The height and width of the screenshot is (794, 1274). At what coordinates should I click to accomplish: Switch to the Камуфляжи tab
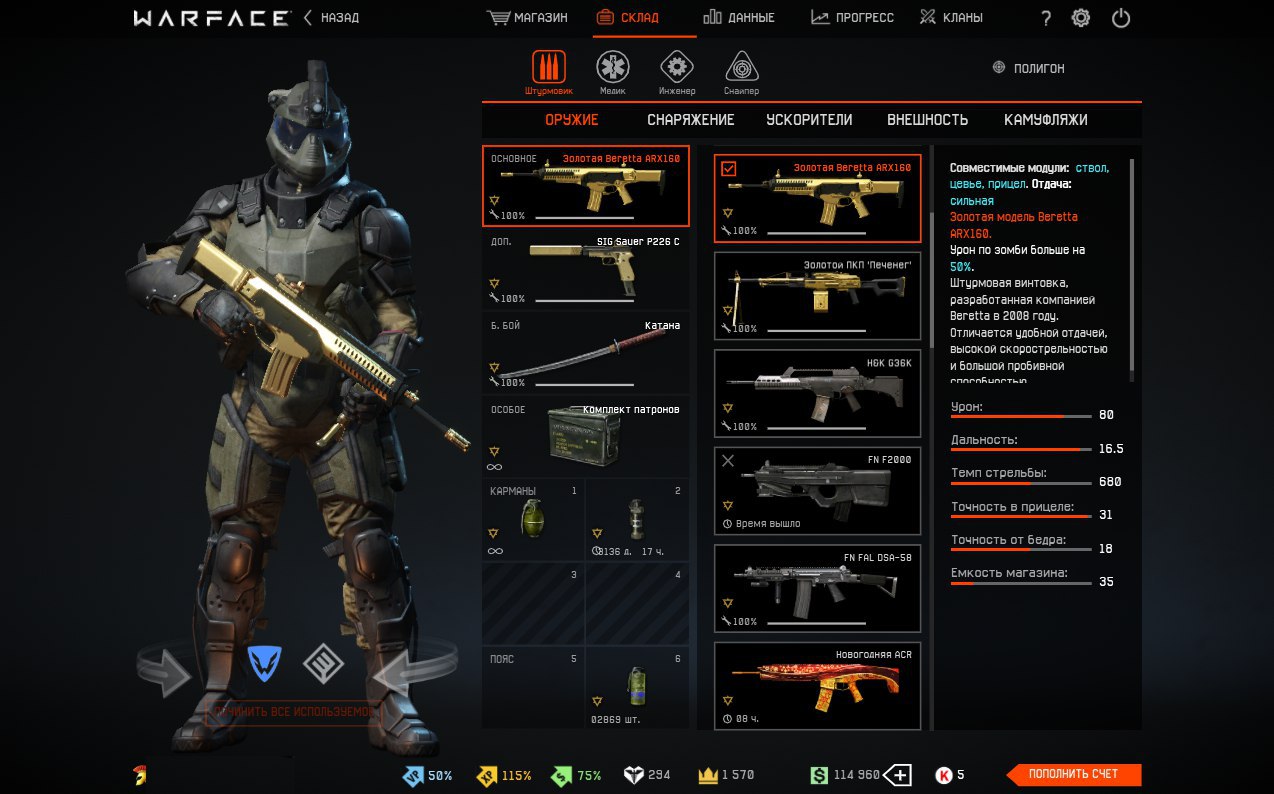(x=1045, y=120)
